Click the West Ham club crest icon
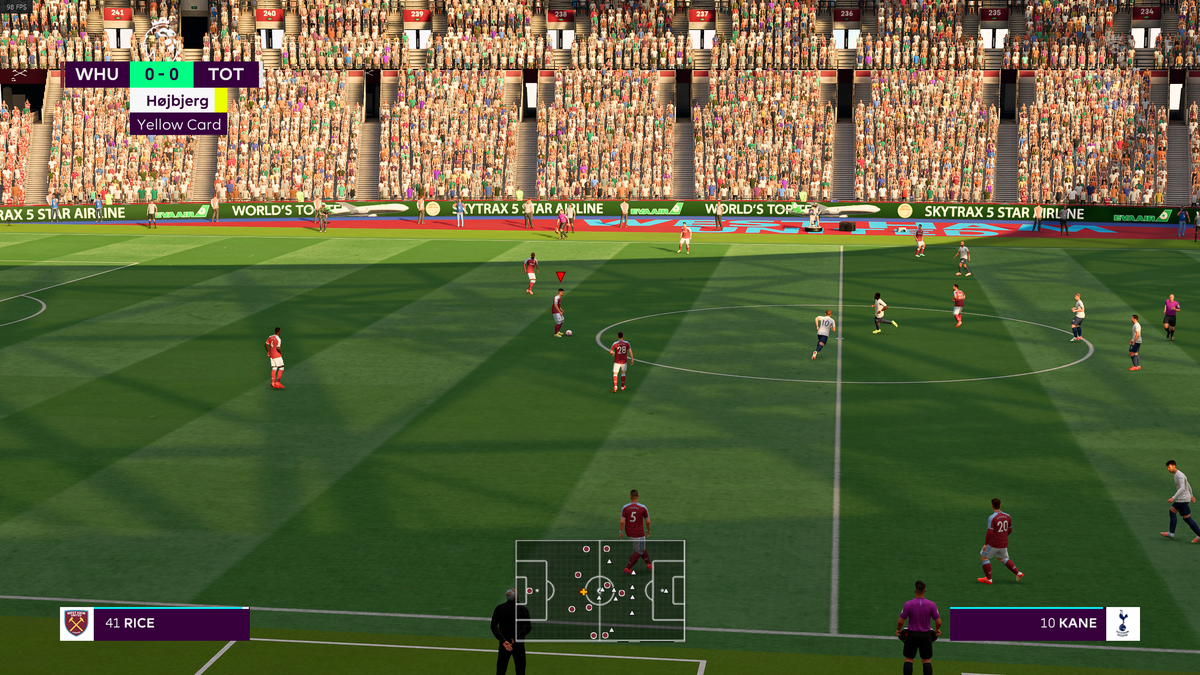The height and width of the screenshot is (675, 1200). (x=77, y=624)
